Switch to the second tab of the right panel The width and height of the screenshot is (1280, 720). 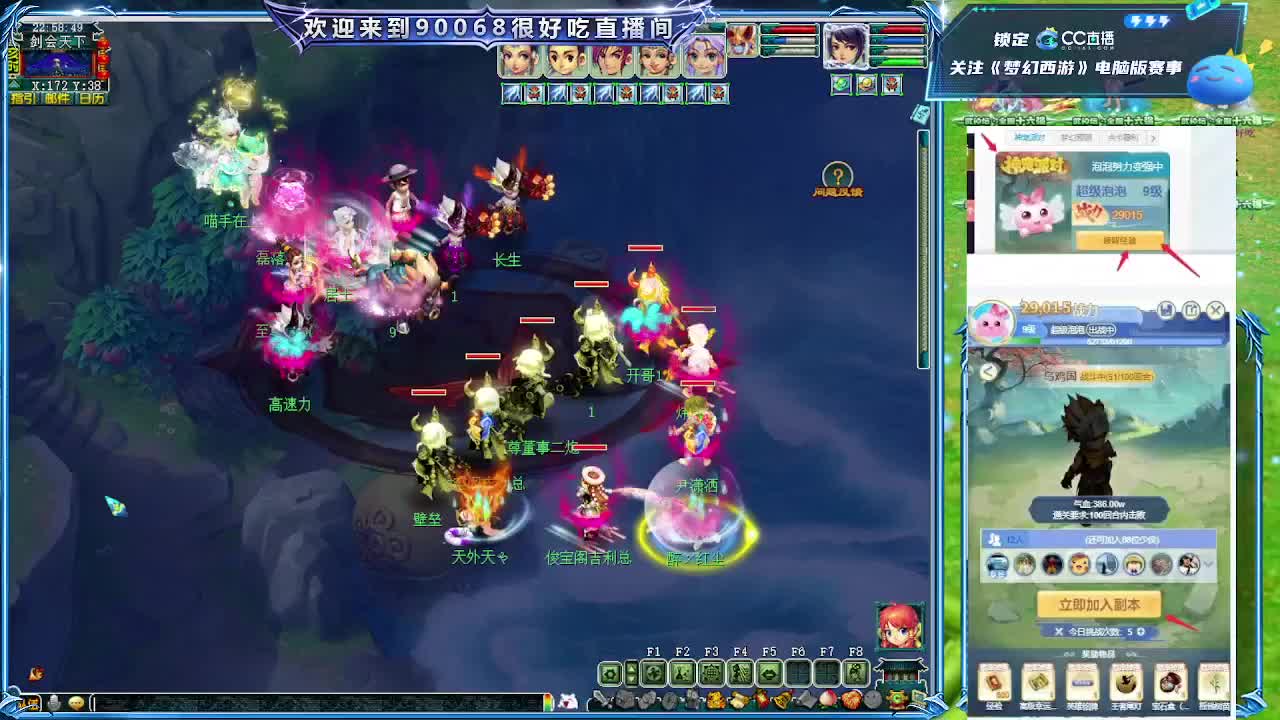point(1076,138)
